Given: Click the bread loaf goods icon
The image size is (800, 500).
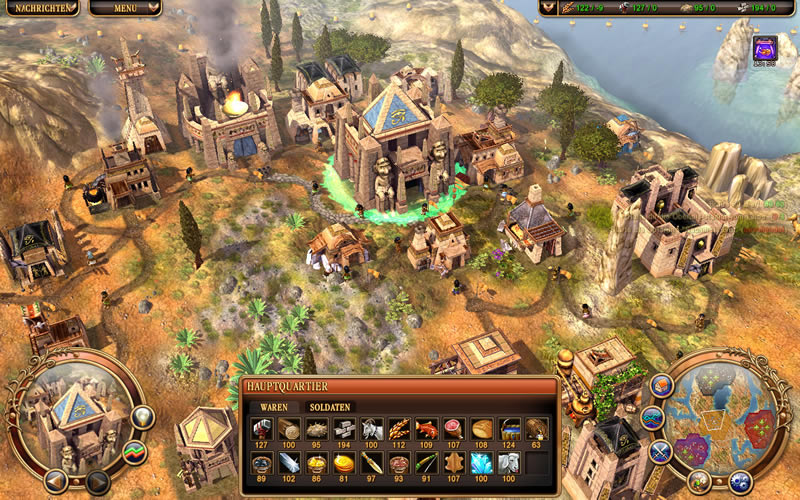Looking at the screenshot, I should (482, 429).
